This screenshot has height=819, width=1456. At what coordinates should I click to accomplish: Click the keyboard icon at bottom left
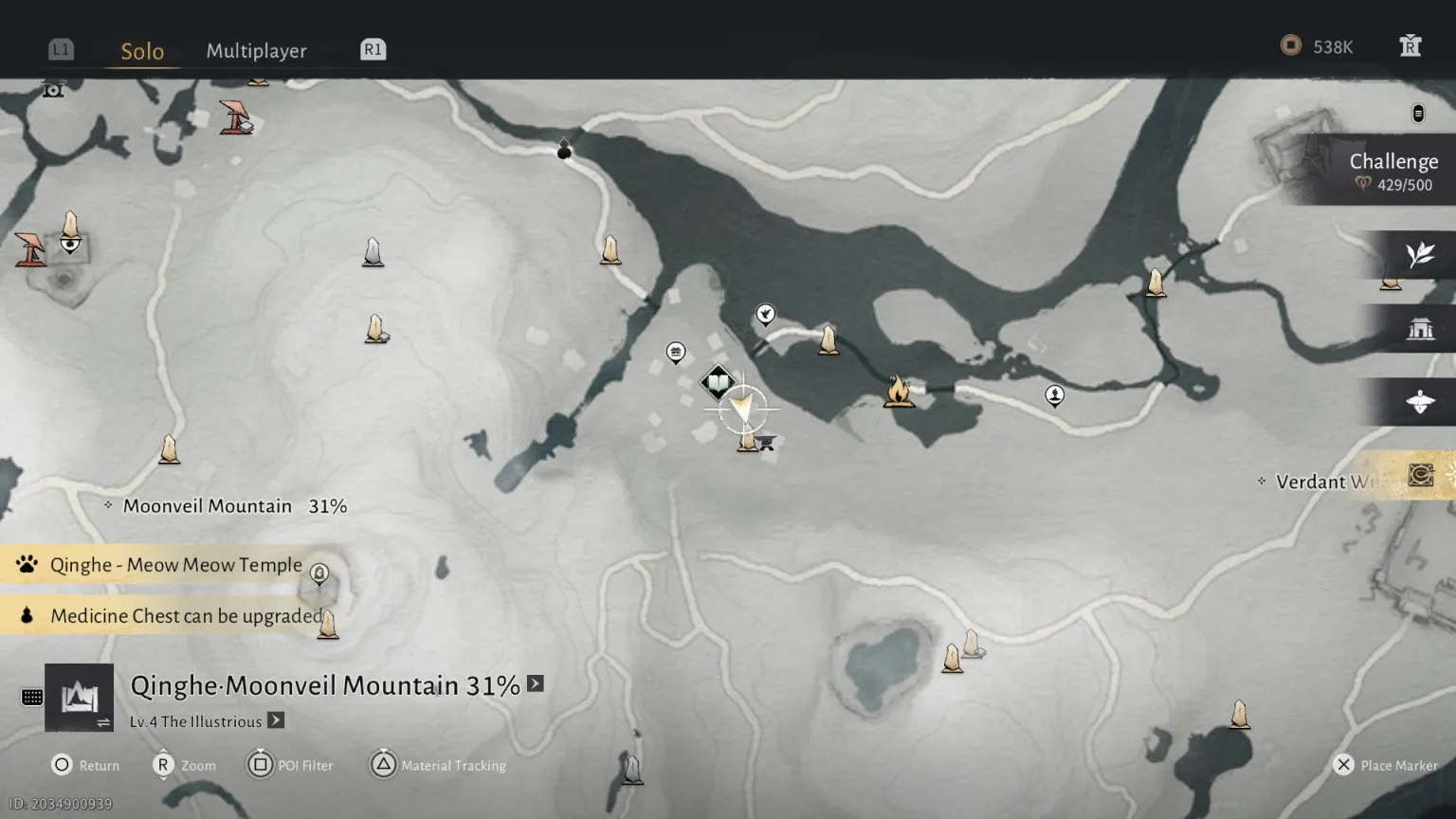coord(32,698)
